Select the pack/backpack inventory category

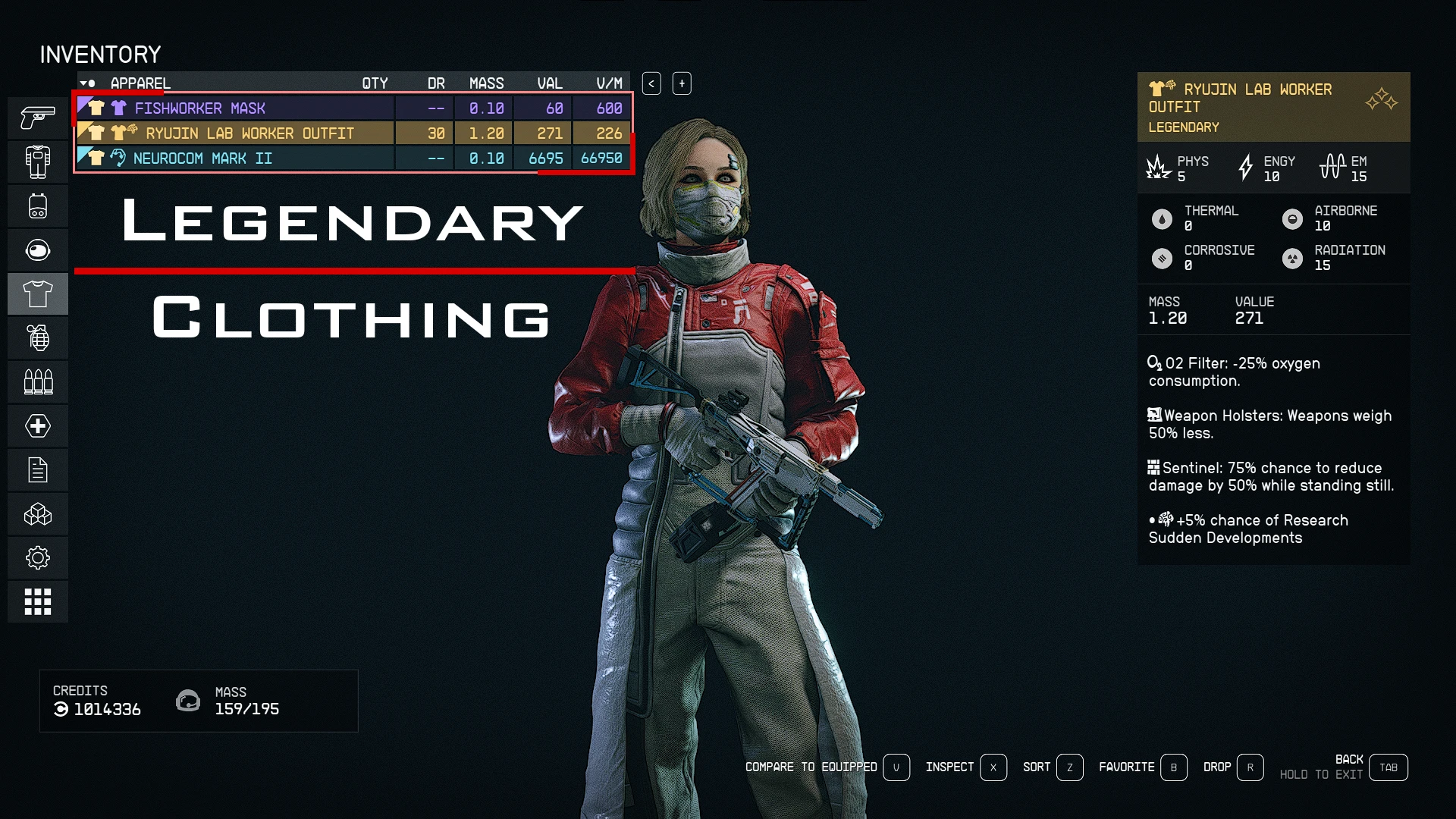38,206
